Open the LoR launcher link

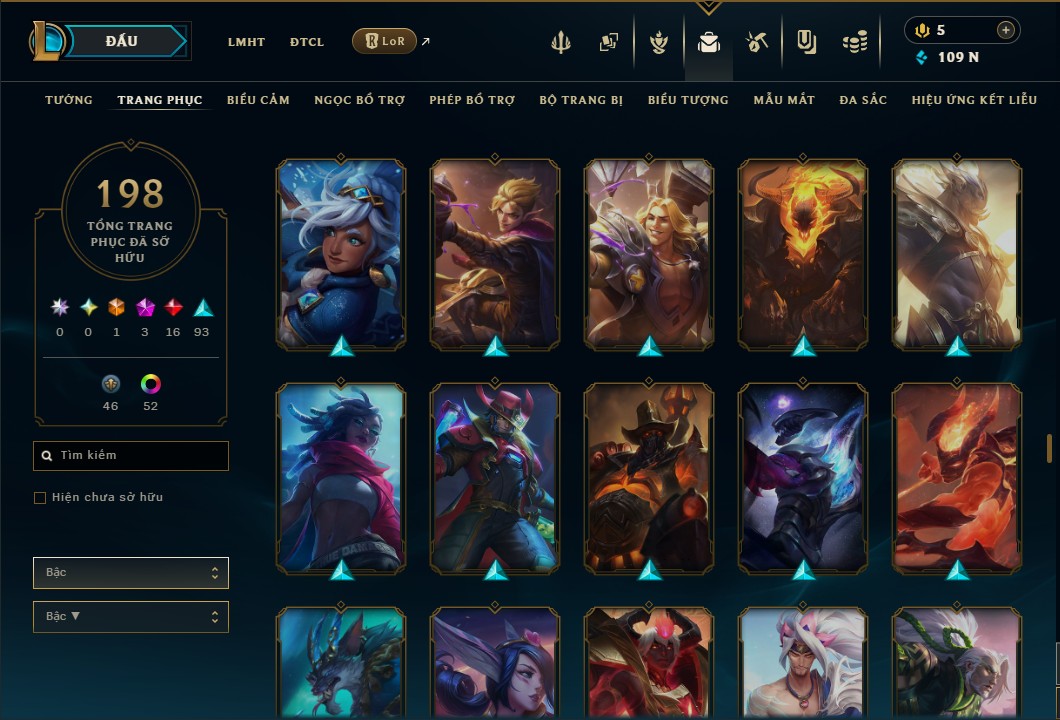pos(385,41)
